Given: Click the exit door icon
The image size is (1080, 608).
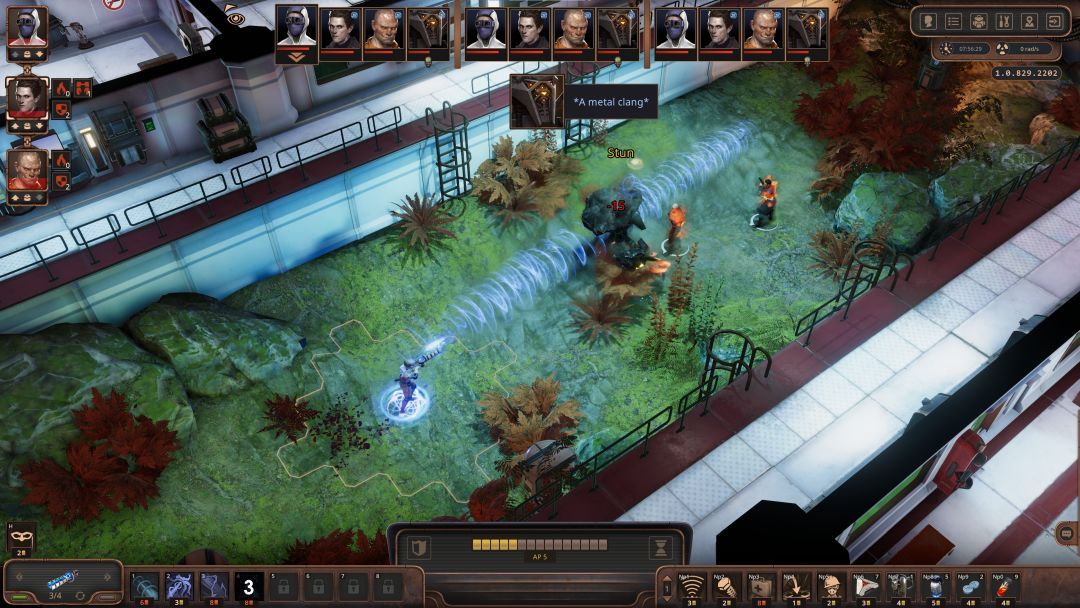Looking at the screenshot, I should pos(1055,21).
